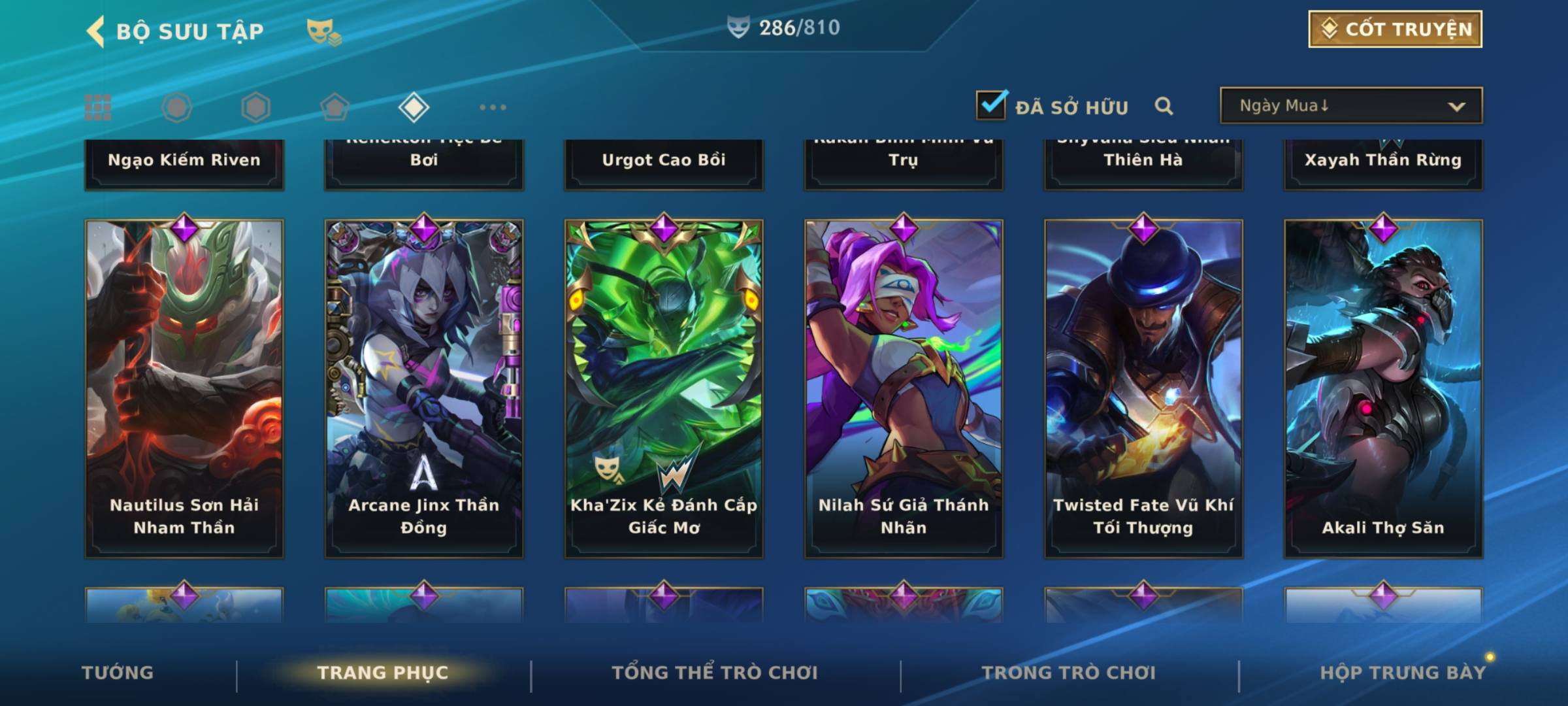Go back from Bộ Sưu Tập
This screenshot has width=1568, height=706.
(96, 31)
